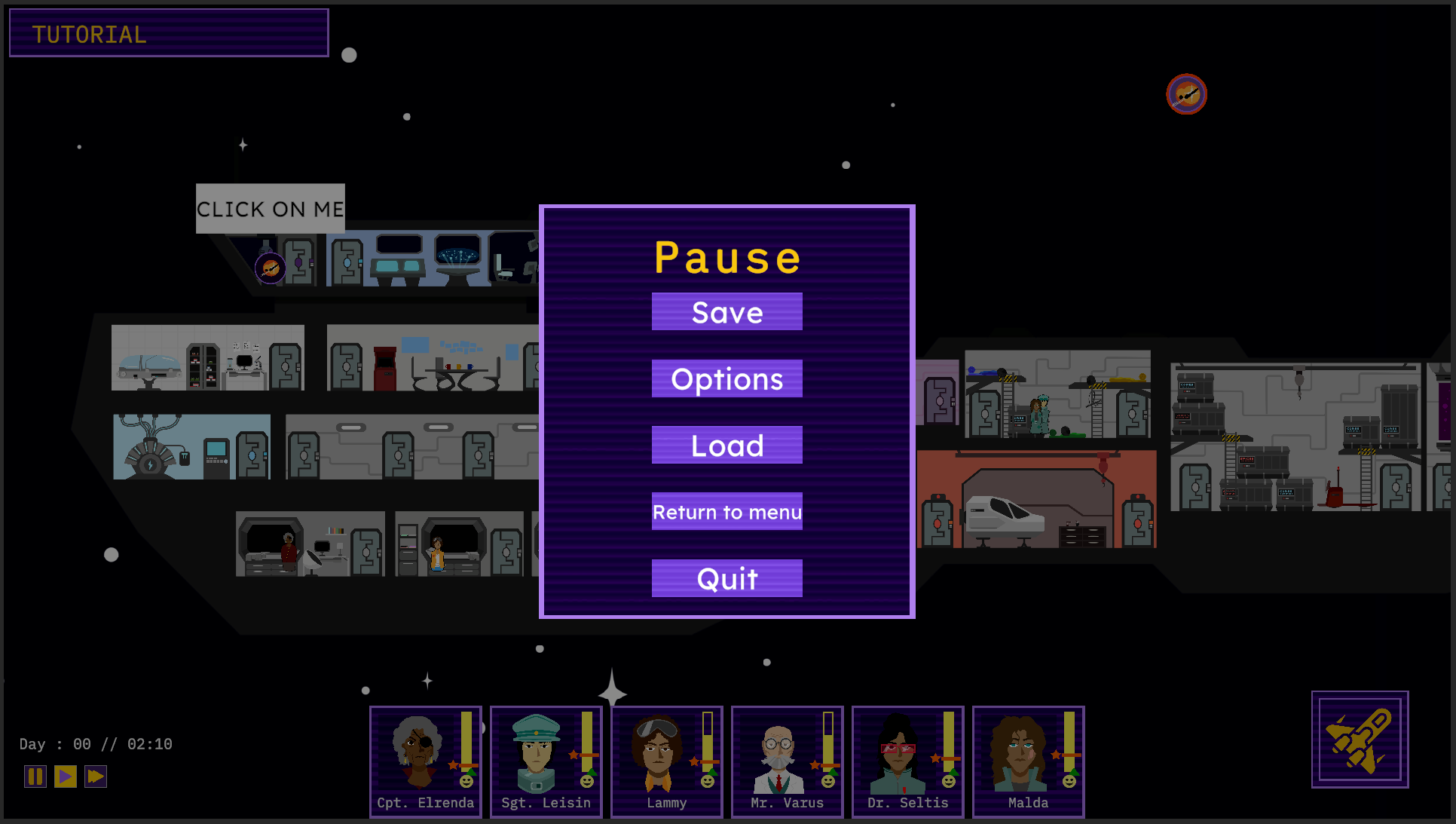1456x824 pixels.
Task: Select Malda's crew portrait
Action: click(x=1028, y=761)
